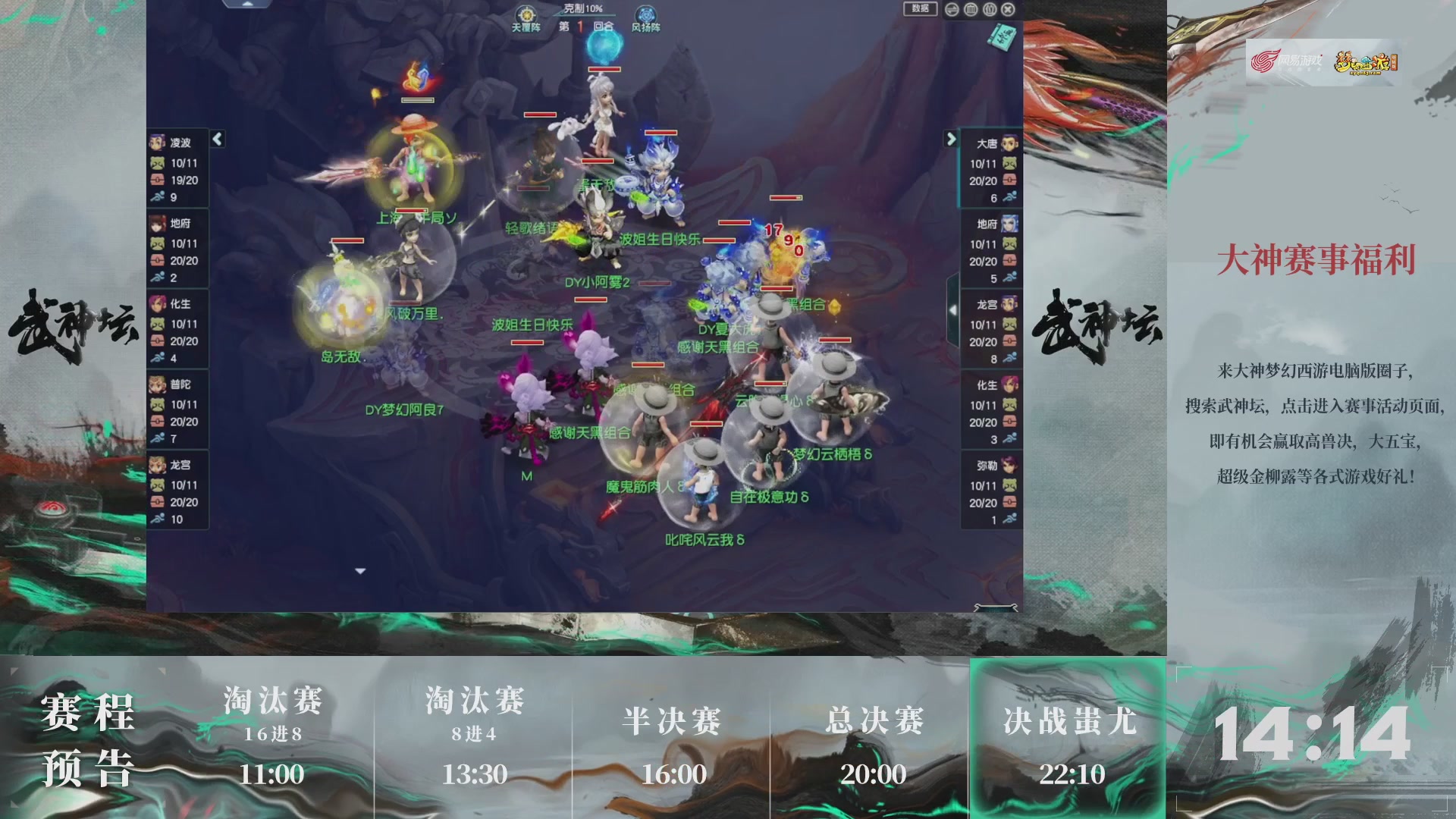
Task: Click the 凌波 team avatar icon
Action: click(x=157, y=142)
